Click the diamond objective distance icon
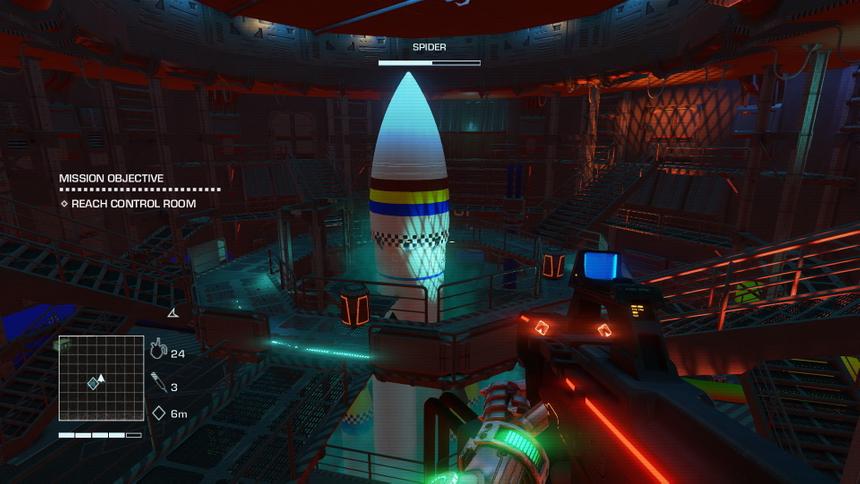 coord(158,413)
